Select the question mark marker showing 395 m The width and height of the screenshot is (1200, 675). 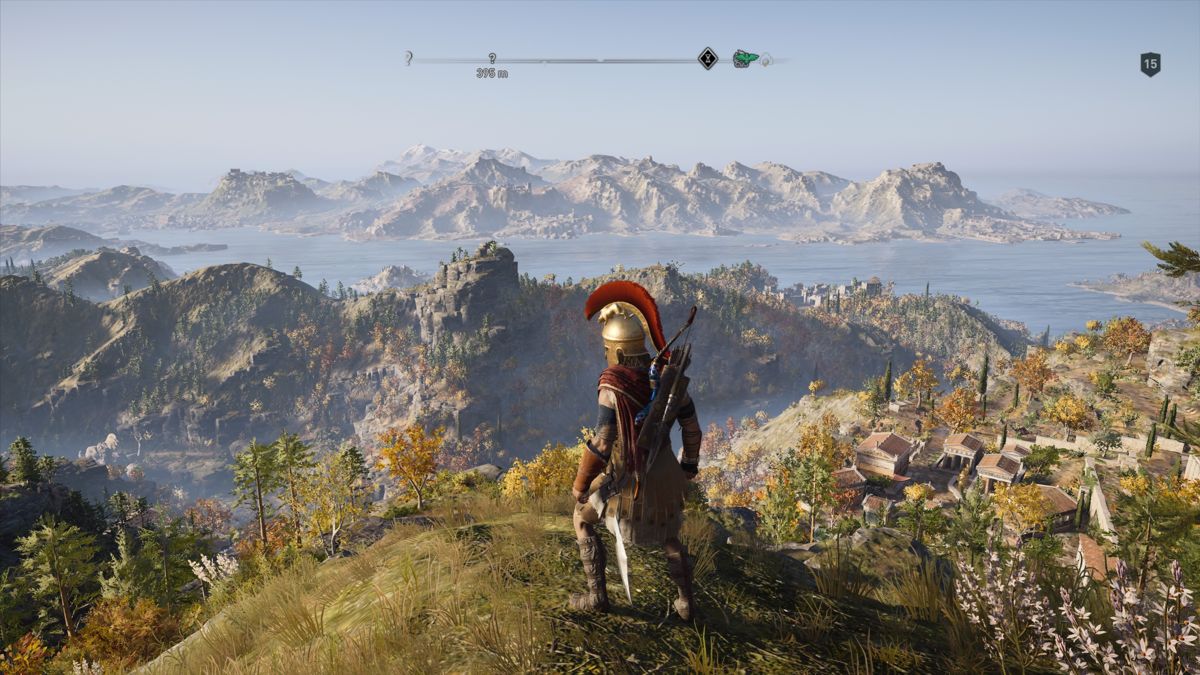(x=492, y=59)
